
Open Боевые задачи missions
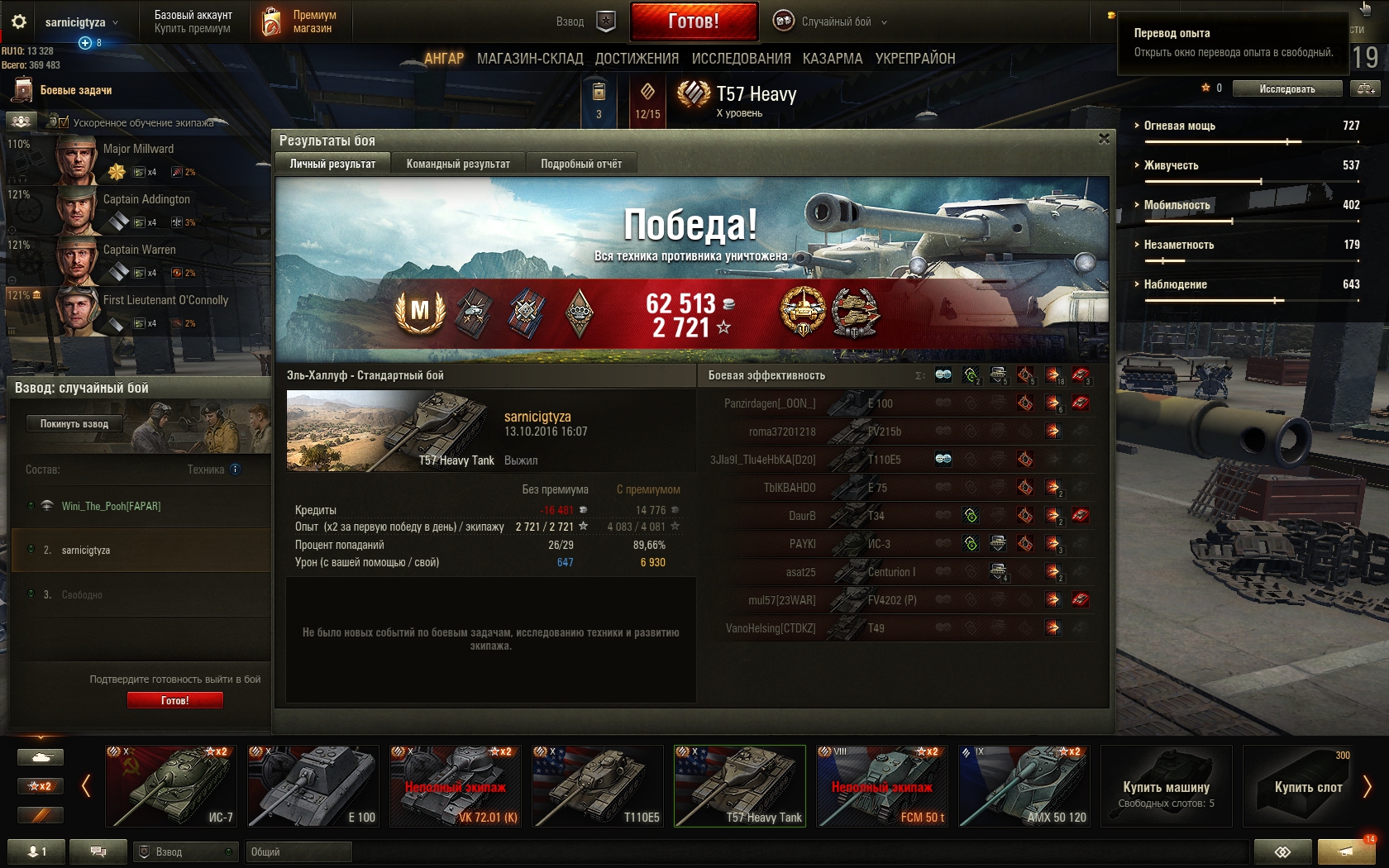point(75,90)
